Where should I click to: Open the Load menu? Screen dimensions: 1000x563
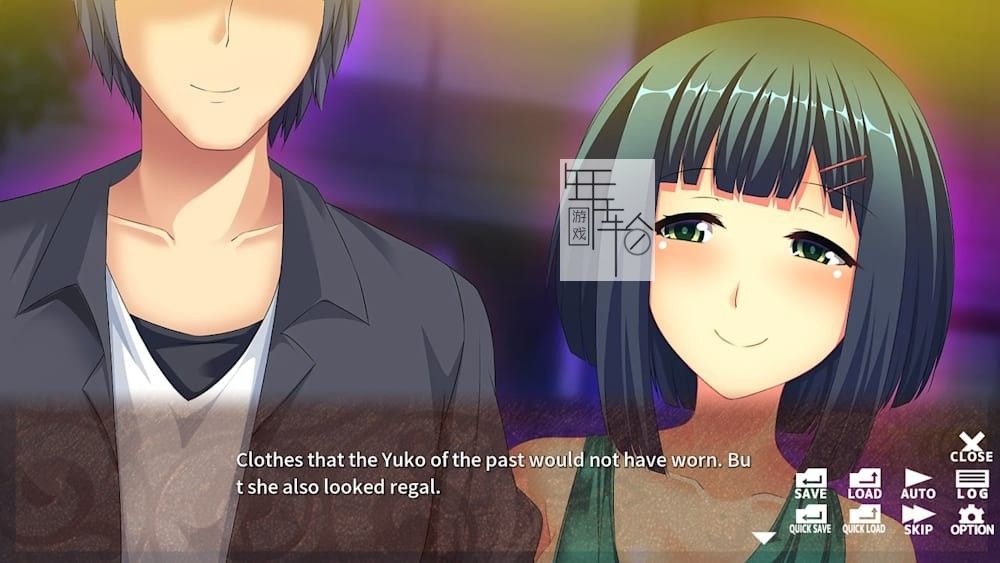864,484
